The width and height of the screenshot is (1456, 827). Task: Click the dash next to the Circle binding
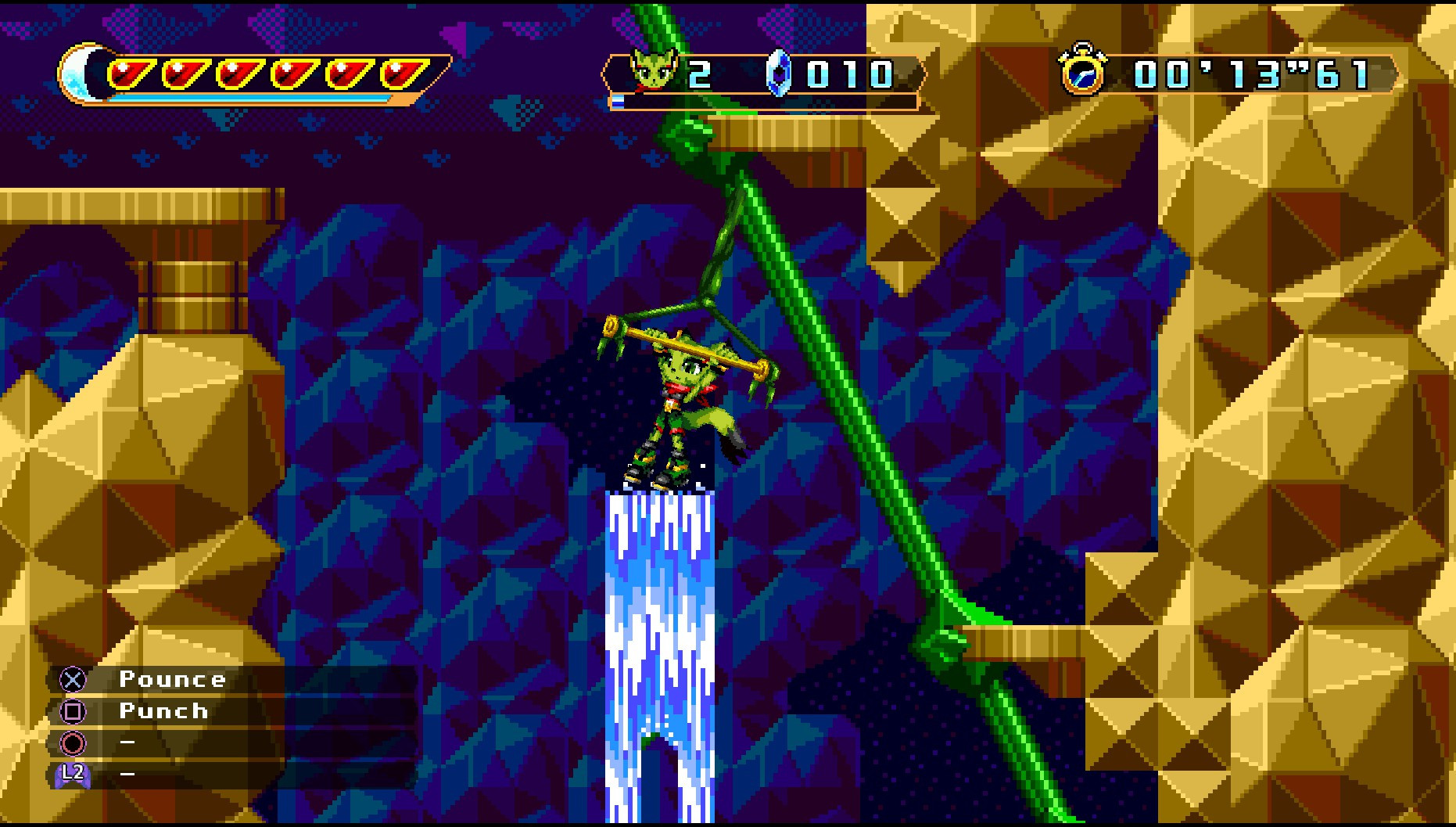pyautogui.click(x=127, y=743)
